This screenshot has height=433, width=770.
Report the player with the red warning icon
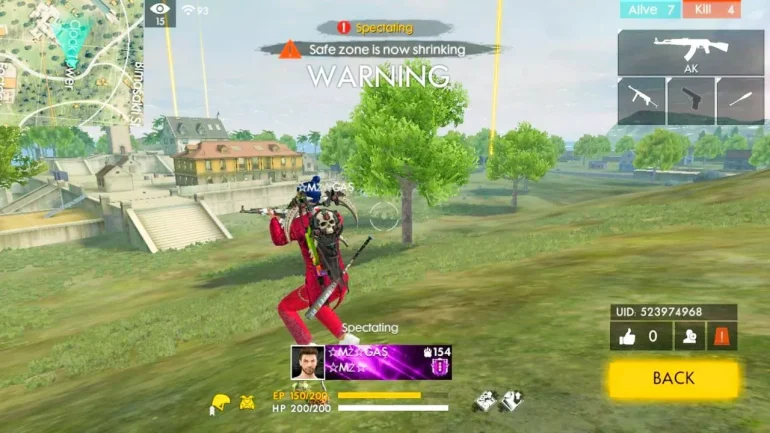(x=720, y=337)
